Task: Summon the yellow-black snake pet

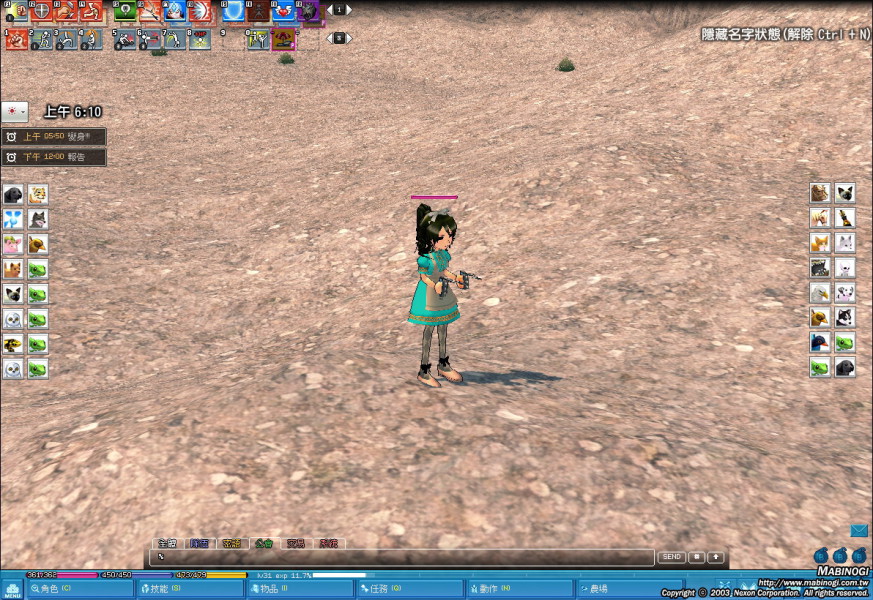Action: click(x=13, y=344)
